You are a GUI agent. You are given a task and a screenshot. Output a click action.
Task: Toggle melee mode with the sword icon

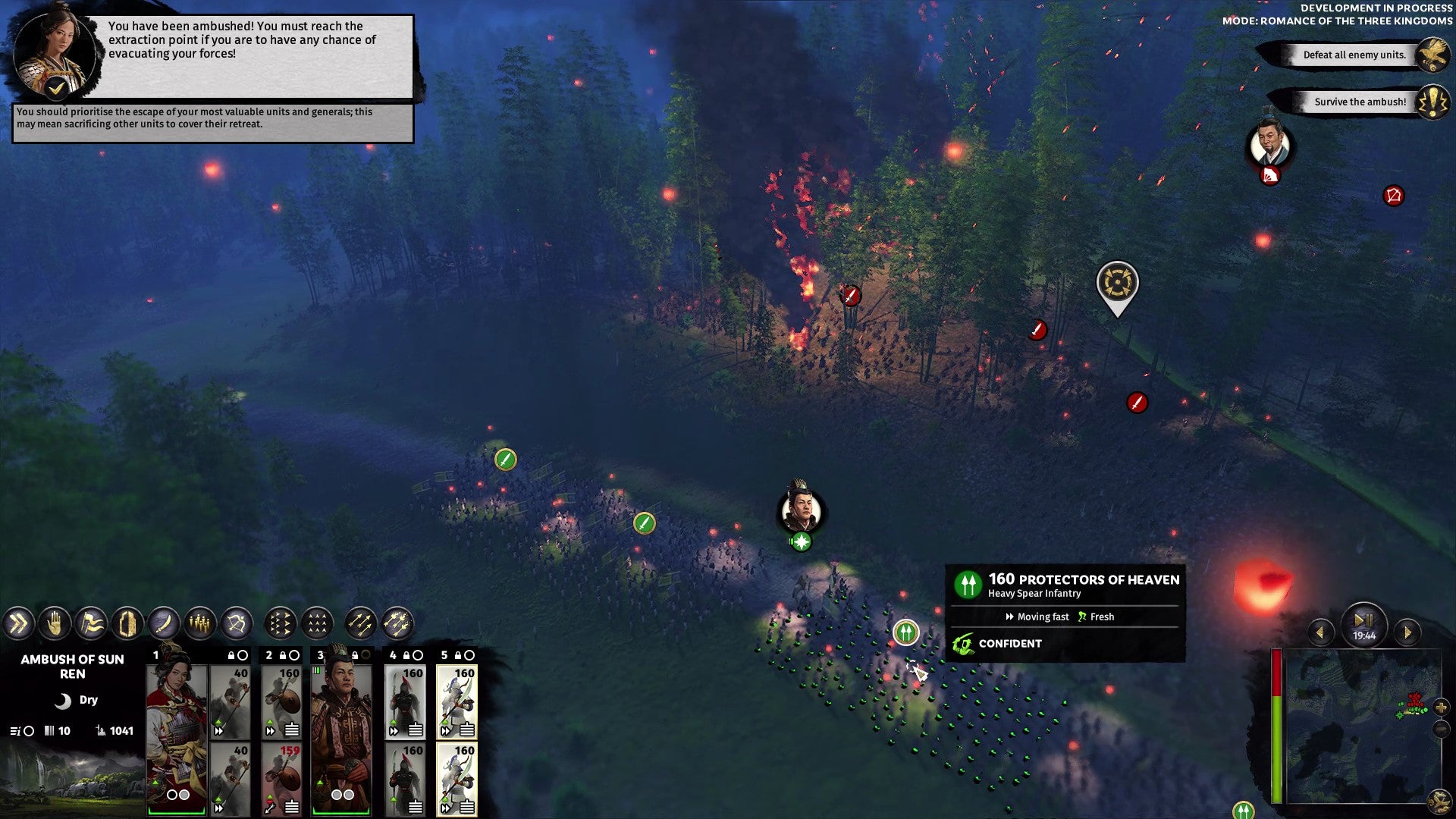[x=163, y=624]
